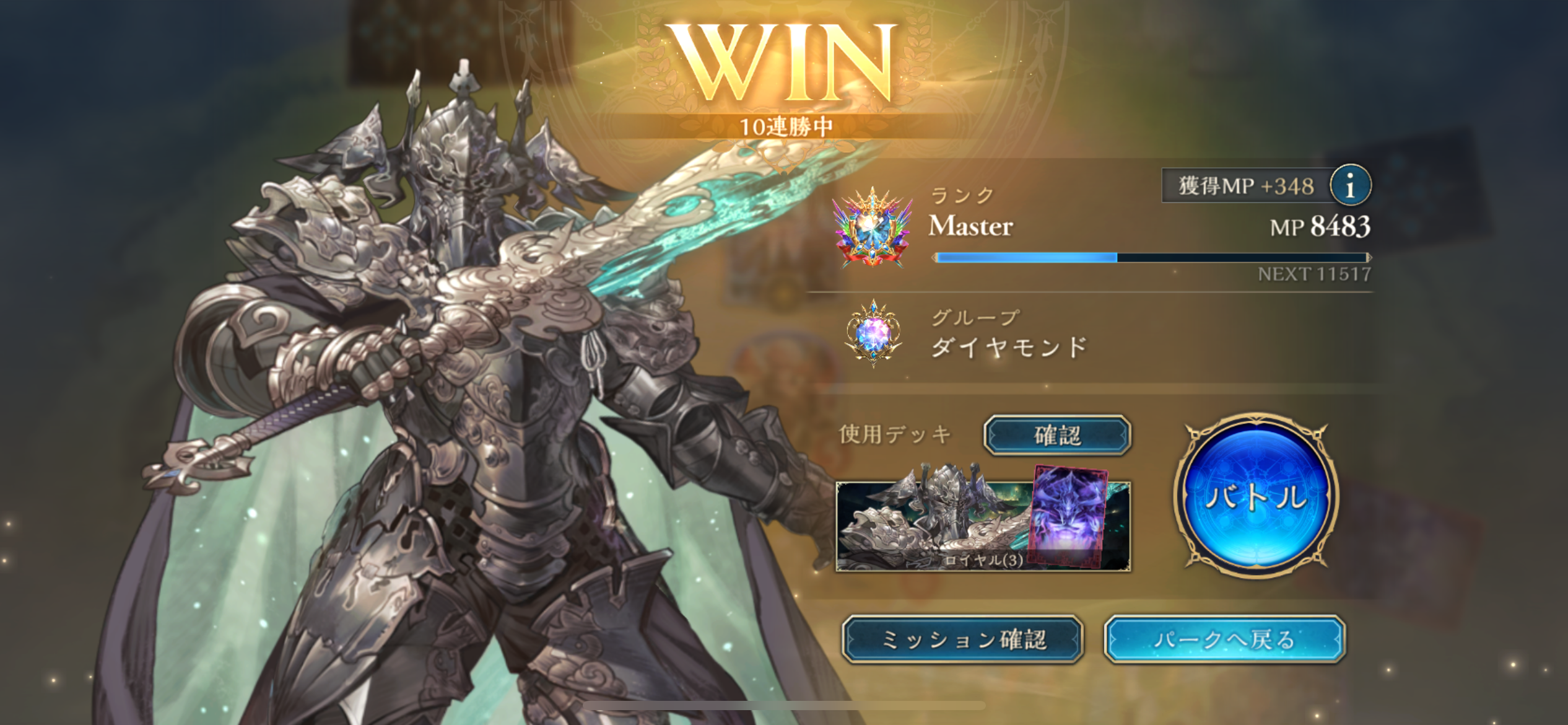Select the ロイヤル(3) deck thumbnail
Image resolution: width=1568 pixels, height=725 pixels.
[983, 525]
